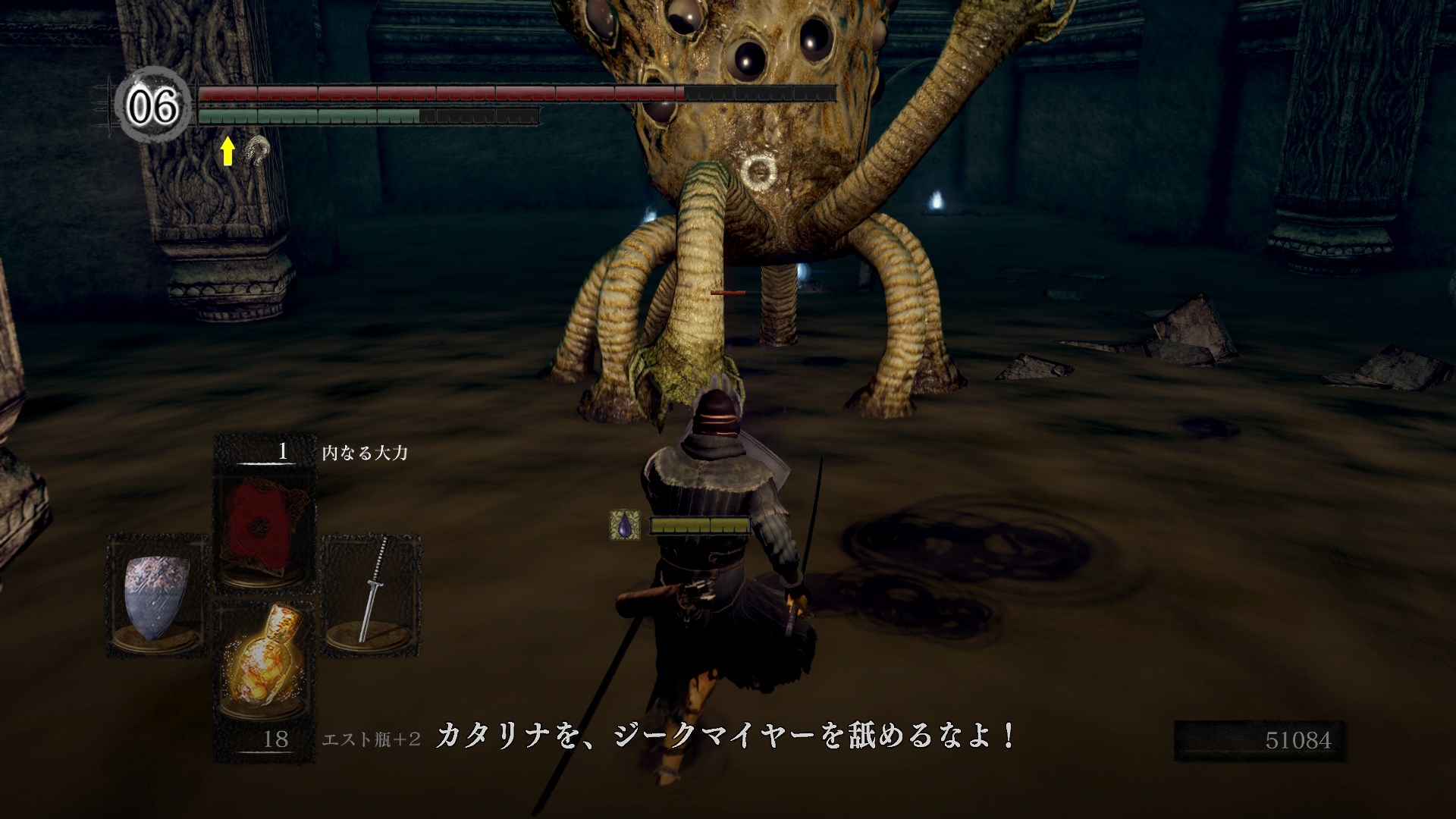Viewport: 1456px width, 819px height.
Task: Click the purple droplet ally icon
Action: pyautogui.click(x=624, y=525)
